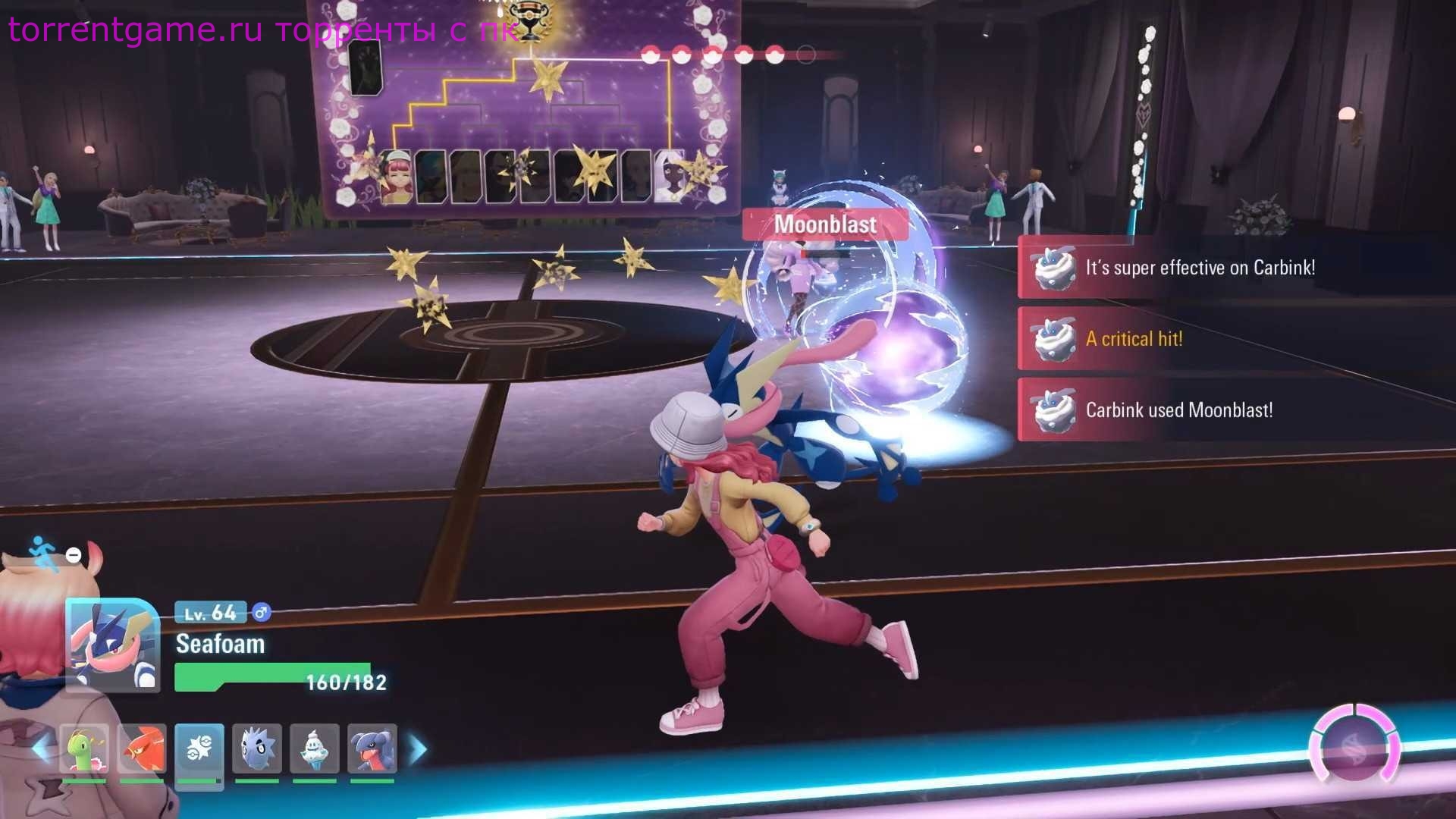The height and width of the screenshot is (819, 1456).
Task: Choose Pupitar from the party bar
Action: click(257, 749)
